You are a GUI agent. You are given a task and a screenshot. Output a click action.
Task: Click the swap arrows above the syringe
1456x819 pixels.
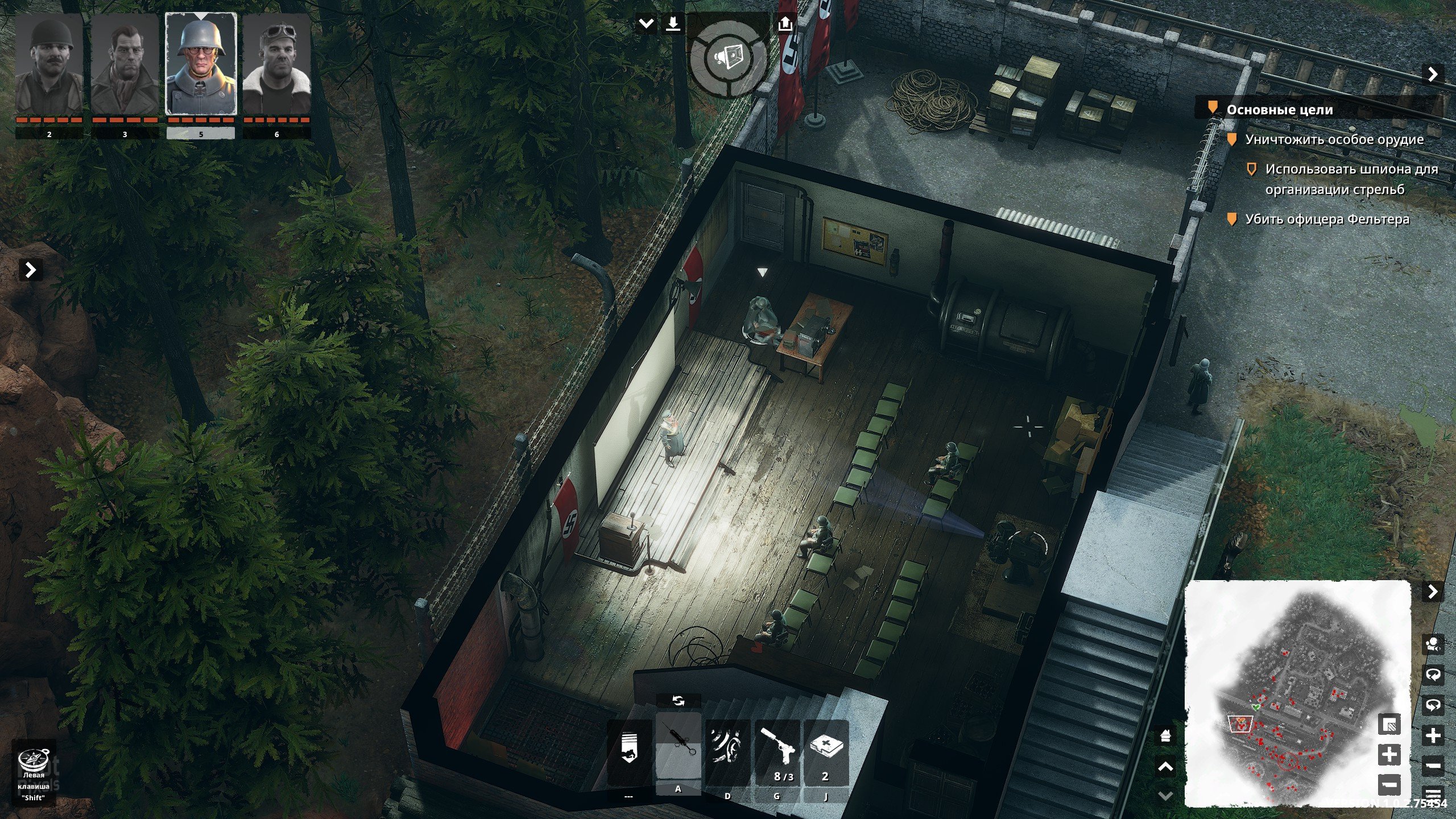pos(679,701)
